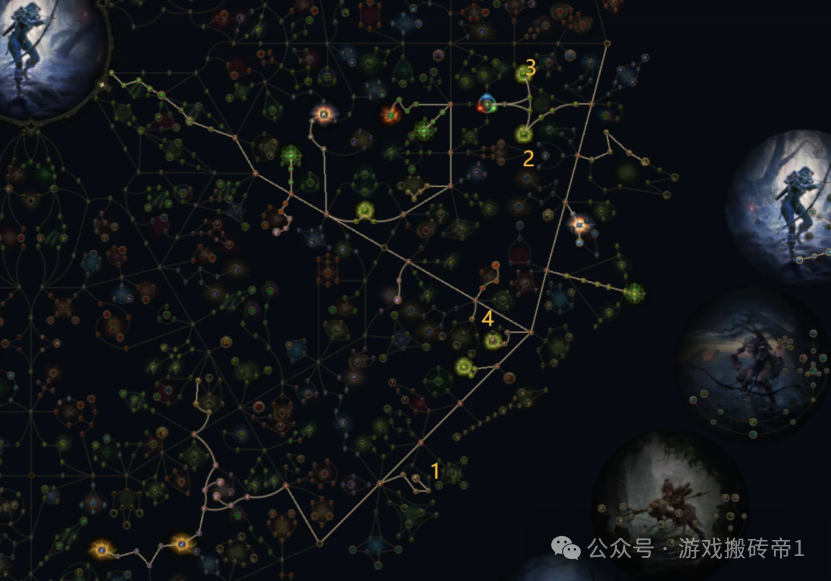
Task: Allocate the glowing passive node above number 2
Action: point(523,133)
